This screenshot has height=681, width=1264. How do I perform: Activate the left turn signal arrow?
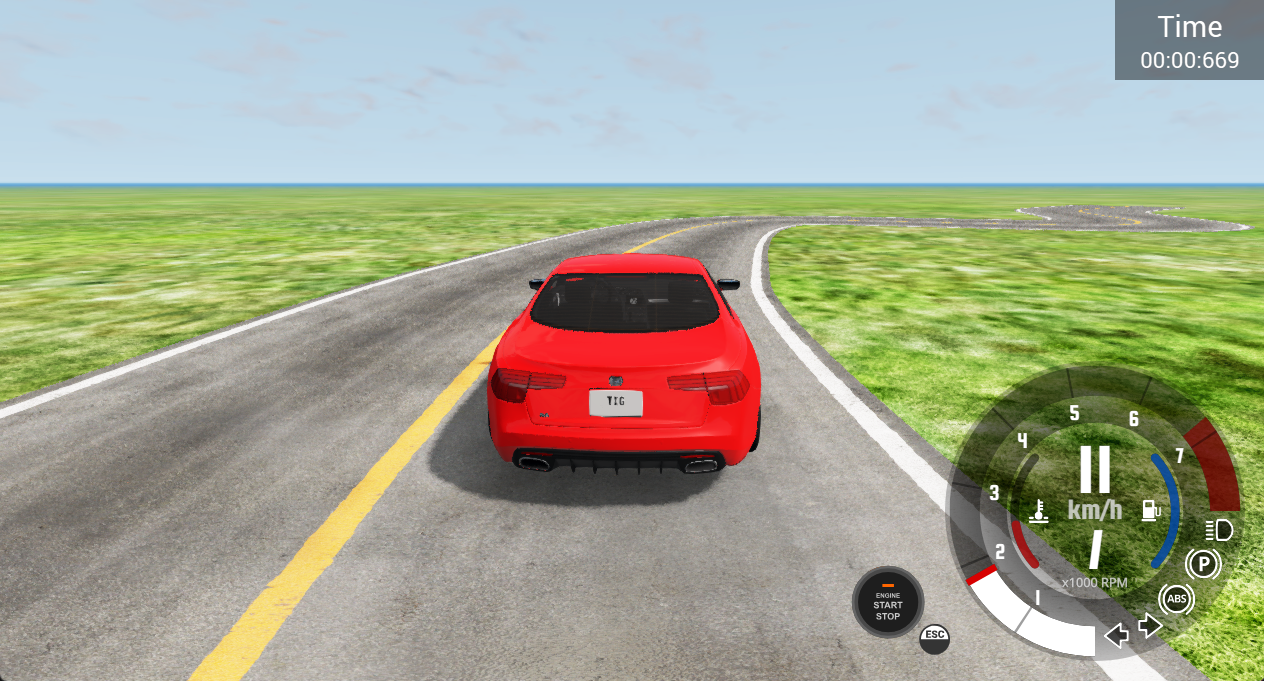[1117, 635]
